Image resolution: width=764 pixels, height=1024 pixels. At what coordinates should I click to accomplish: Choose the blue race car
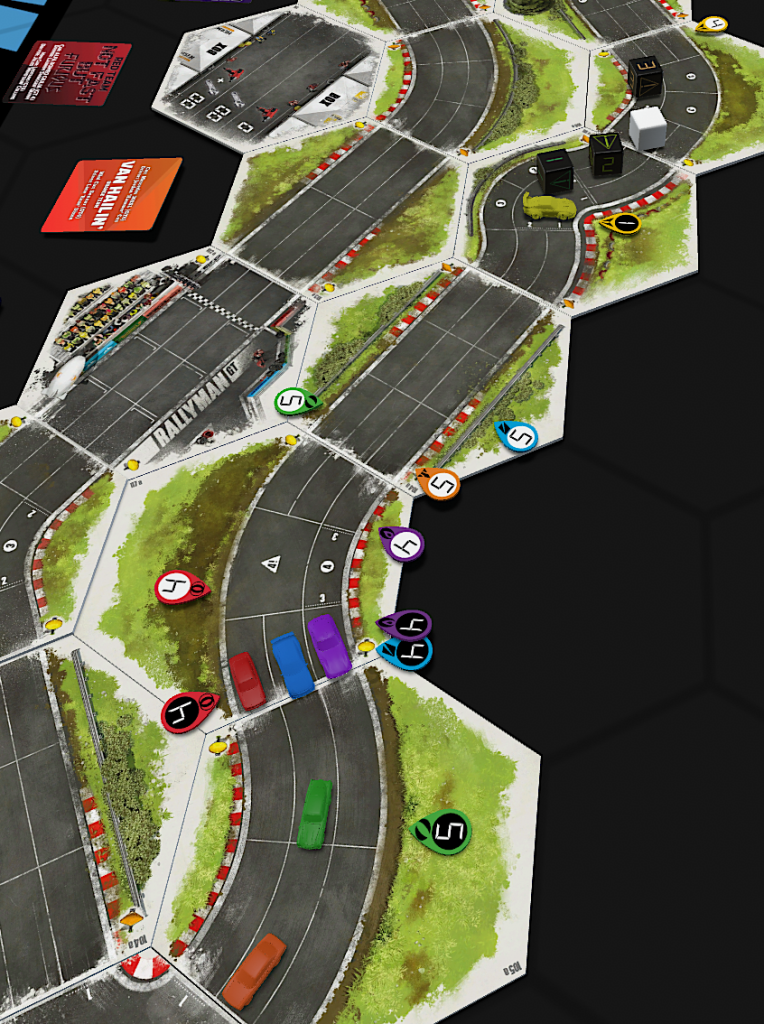point(292,664)
